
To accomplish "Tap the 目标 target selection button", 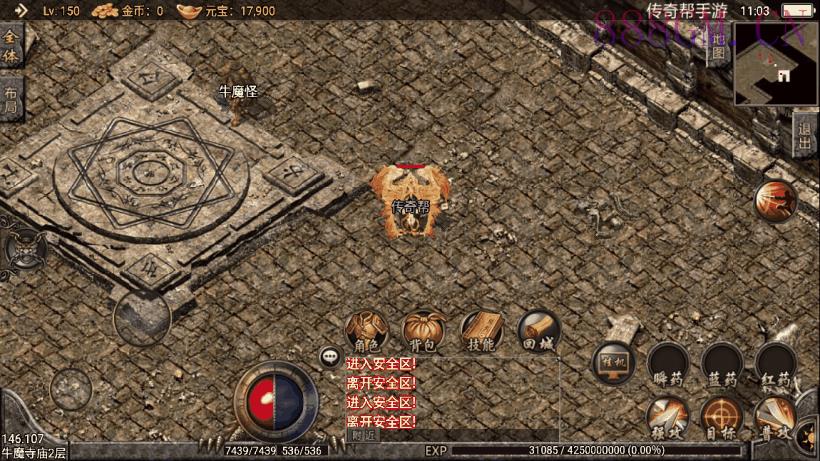I will point(721,418).
